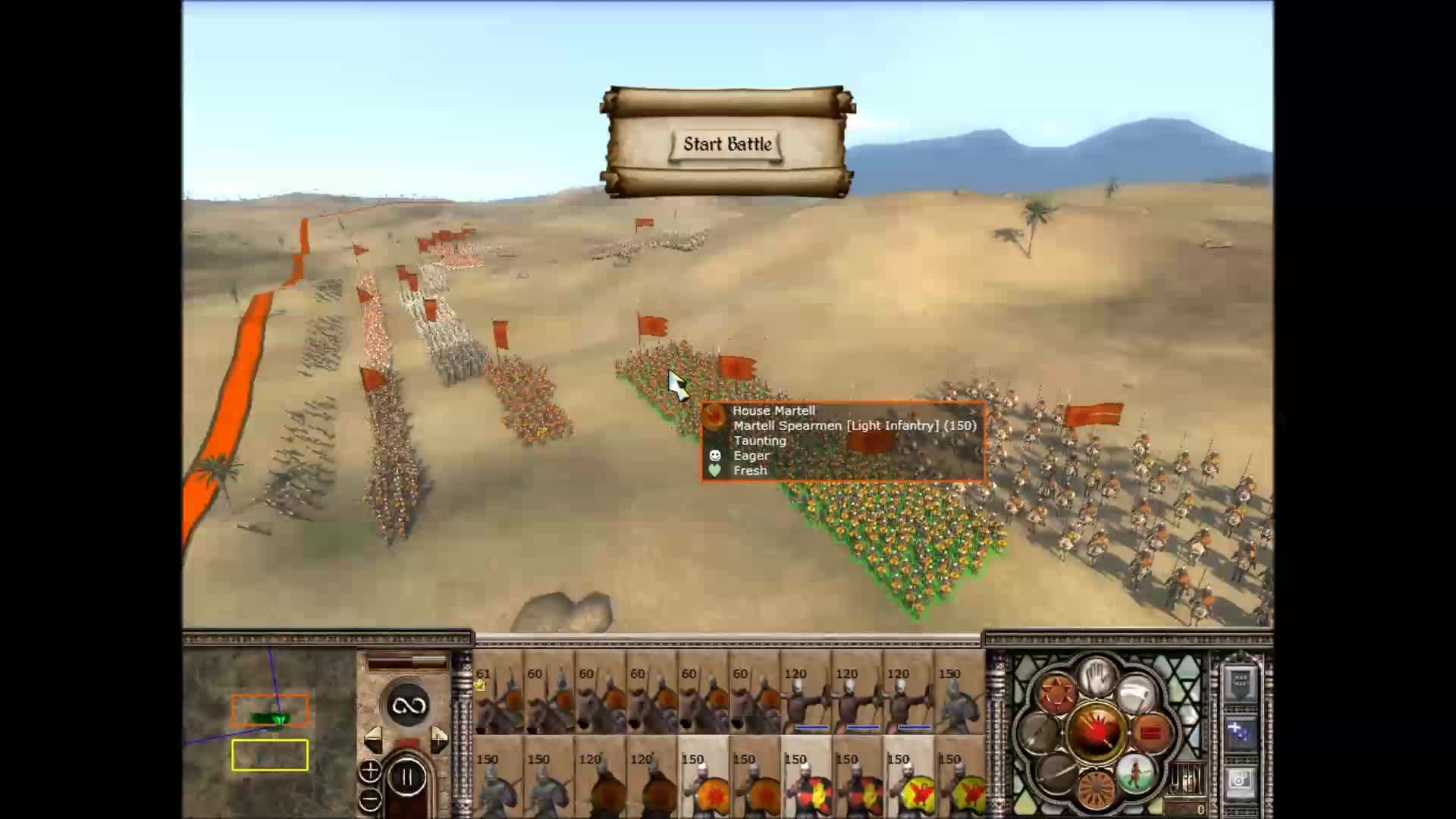The width and height of the screenshot is (1456, 819).
Task: Toggle pause on the battle clock
Action: [x=407, y=776]
